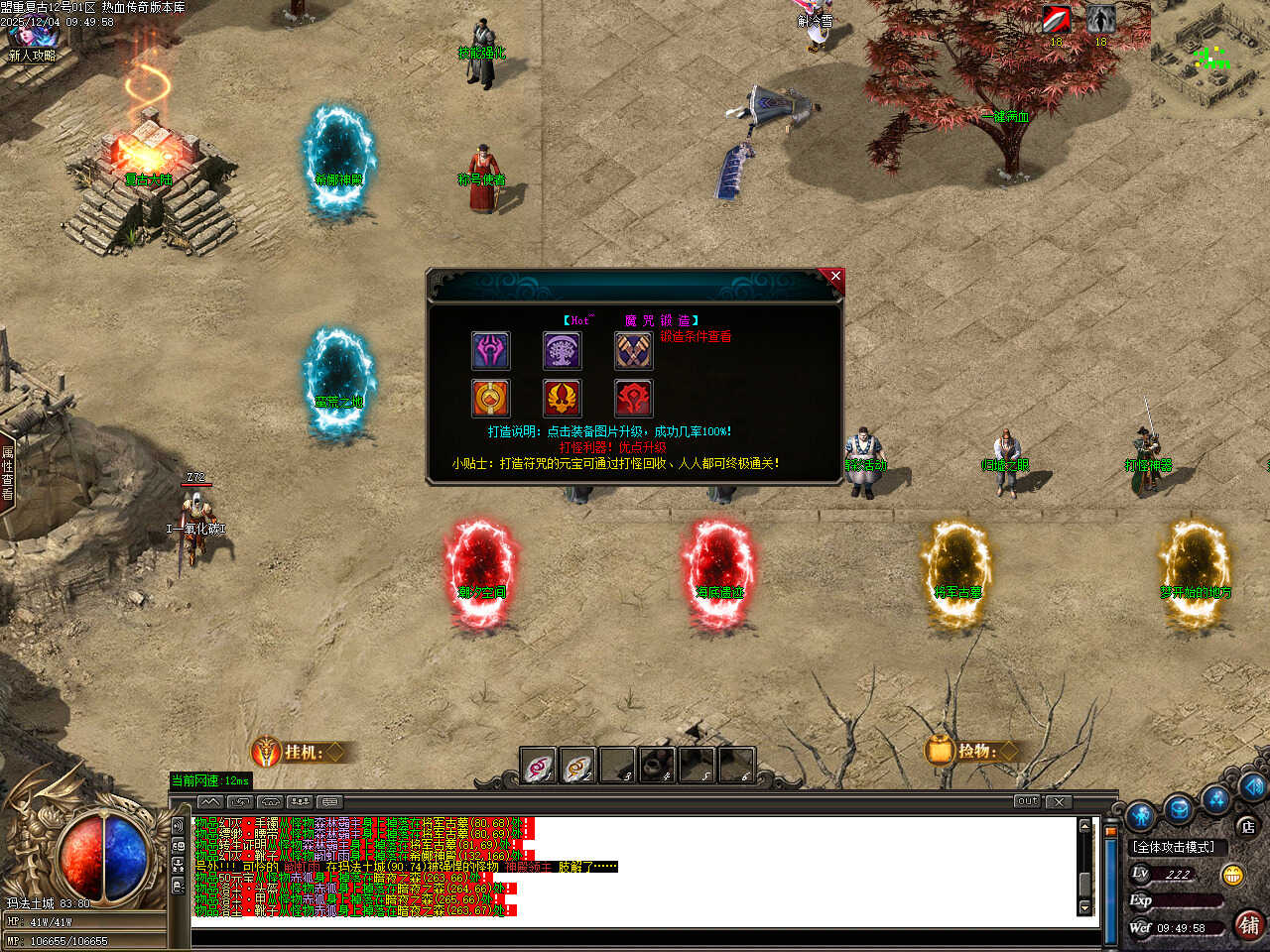1270x952 pixels.
Task: Open the bag via blue chest icon
Action: 1179,808
